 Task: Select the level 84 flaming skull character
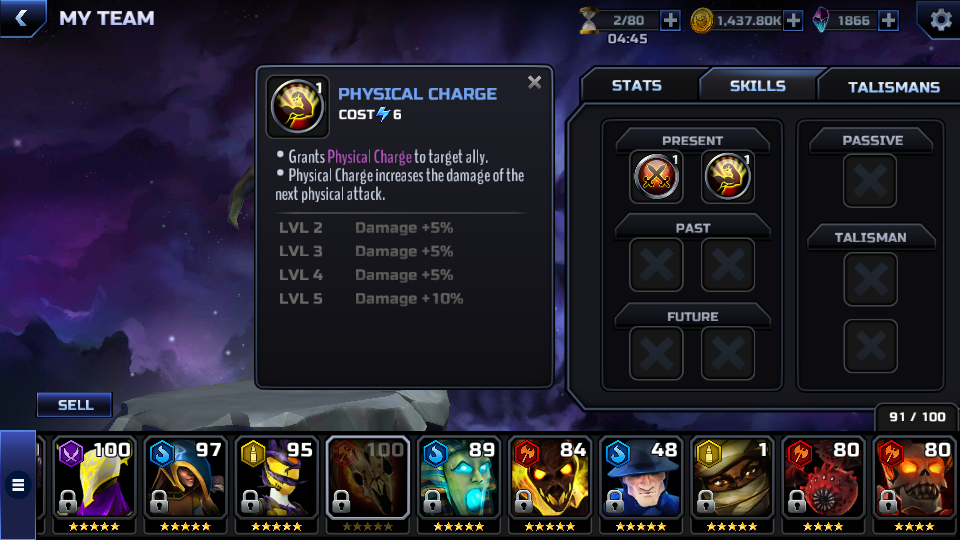pyautogui.click(x=552, y=478)
